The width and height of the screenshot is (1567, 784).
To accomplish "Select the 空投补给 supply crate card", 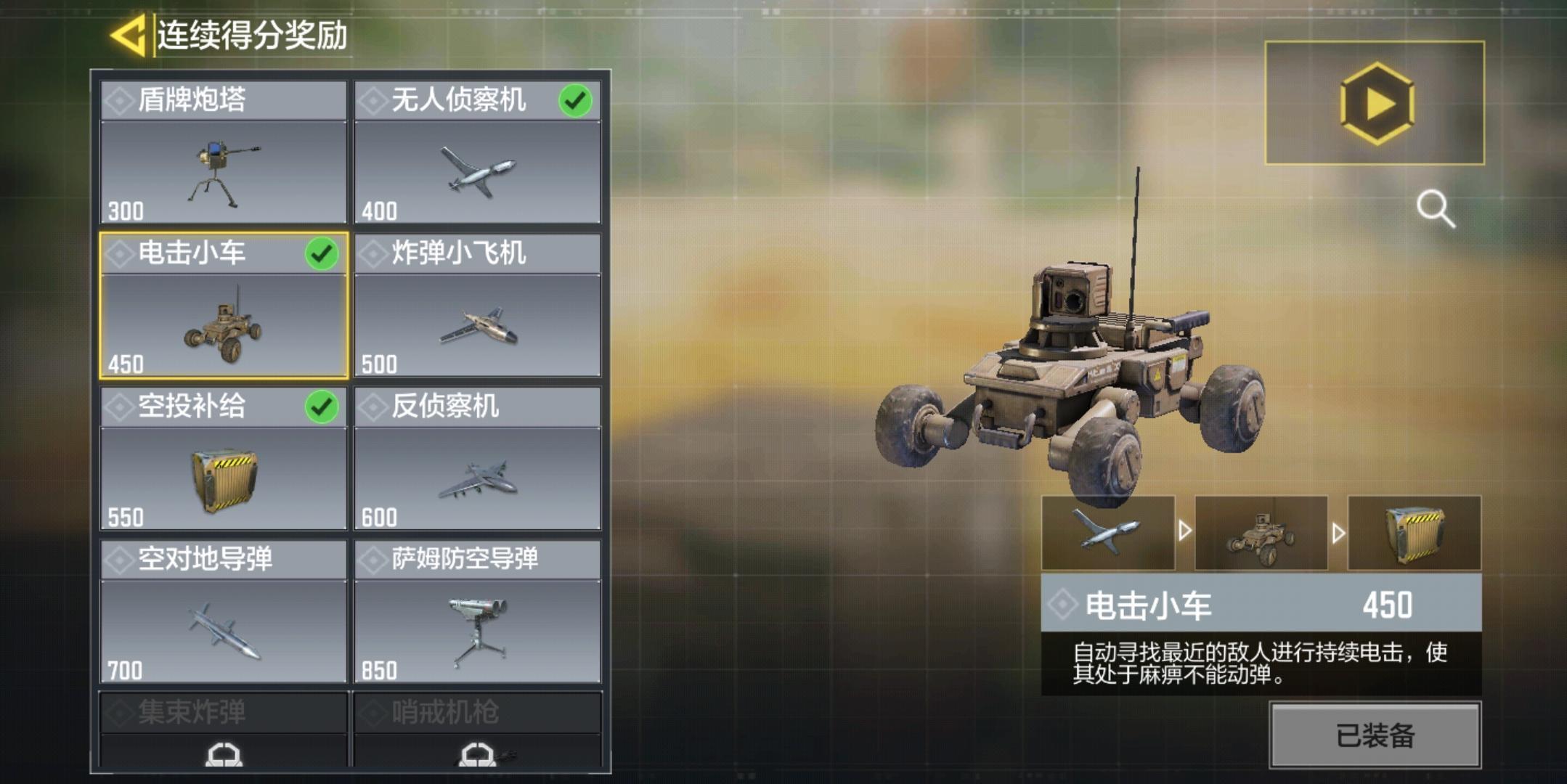I will [224, 459].
